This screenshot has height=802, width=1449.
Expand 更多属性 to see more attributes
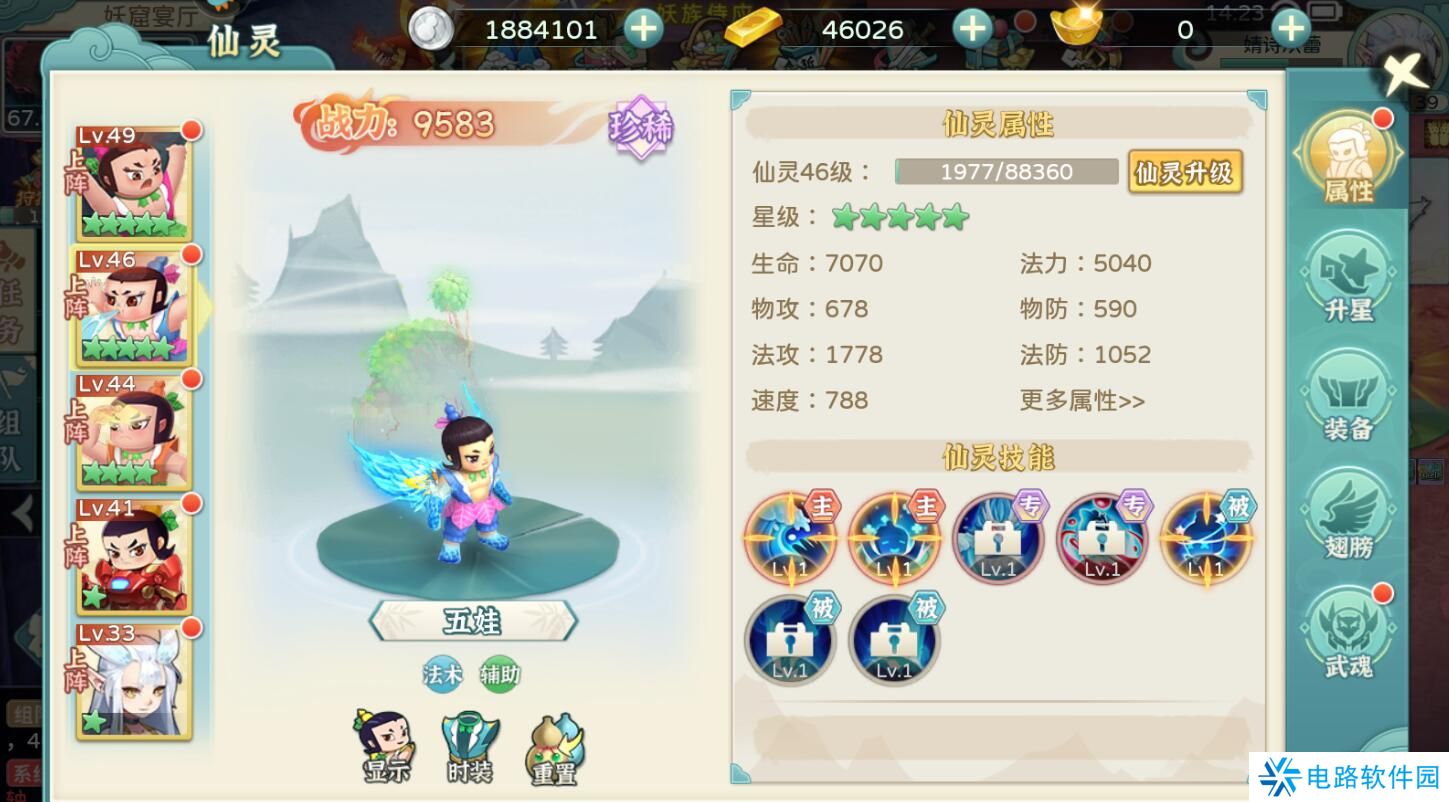[1081, 401]
